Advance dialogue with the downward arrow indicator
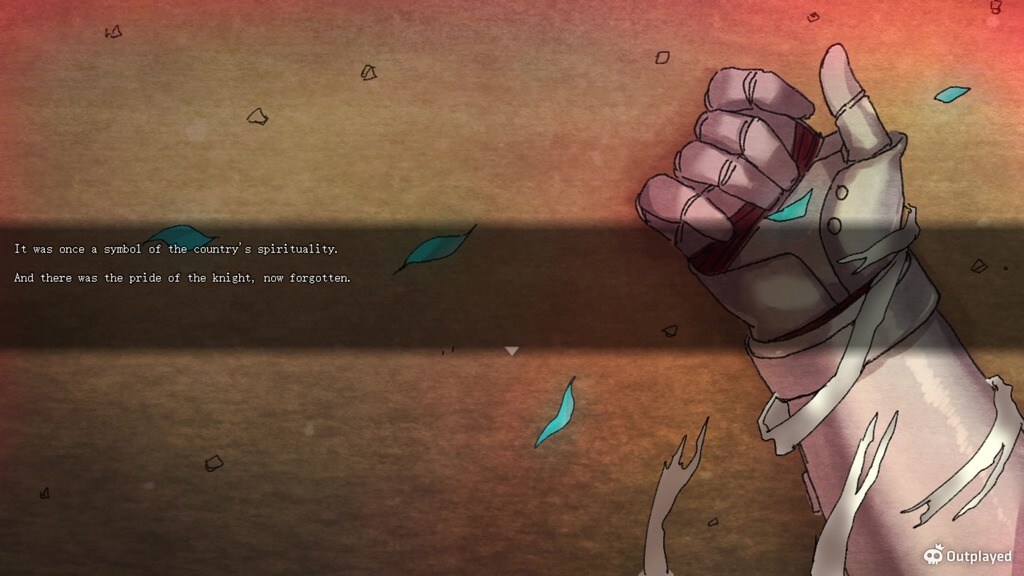The height and width of the screenshot is (576, 1024). [511, 351]
